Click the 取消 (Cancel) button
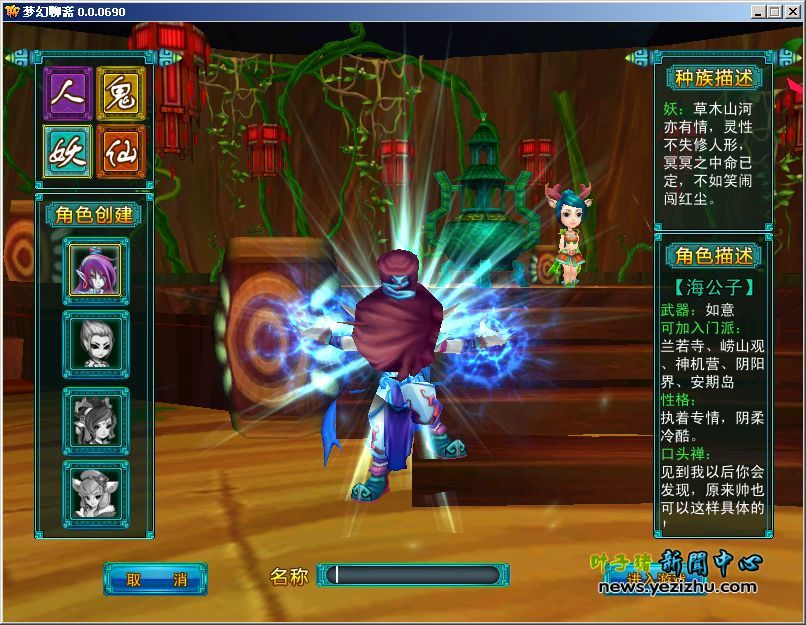806x625 pixels. (155, 579)
